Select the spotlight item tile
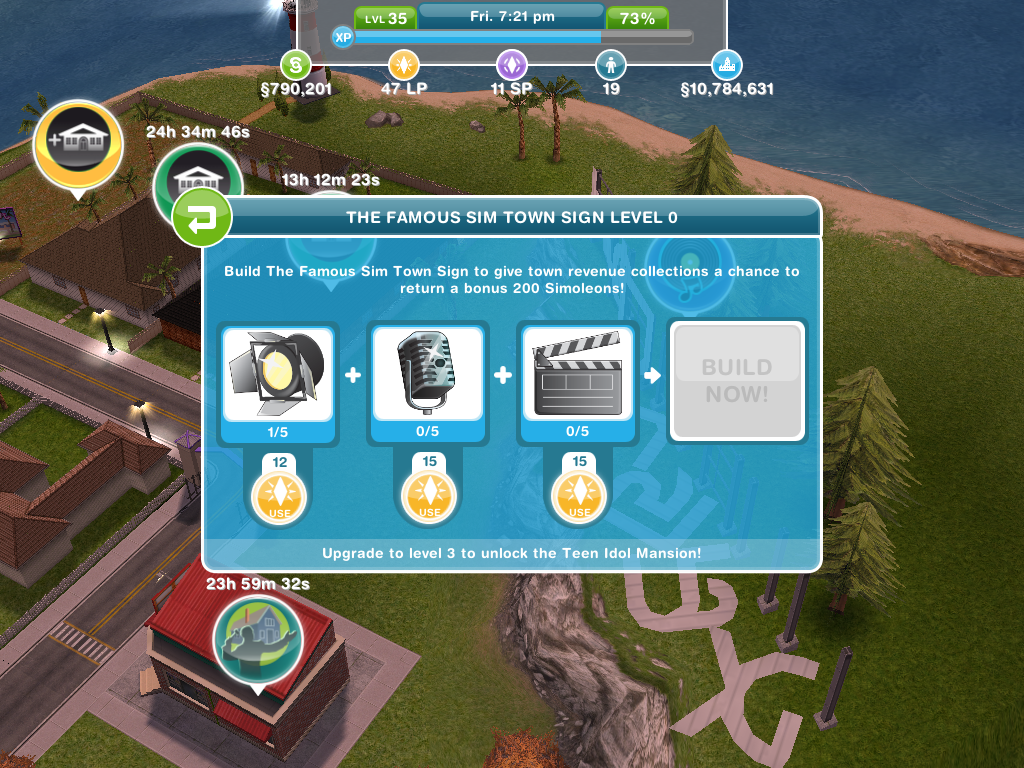Viewport: 1024px width, 768px height. [278, 373]
